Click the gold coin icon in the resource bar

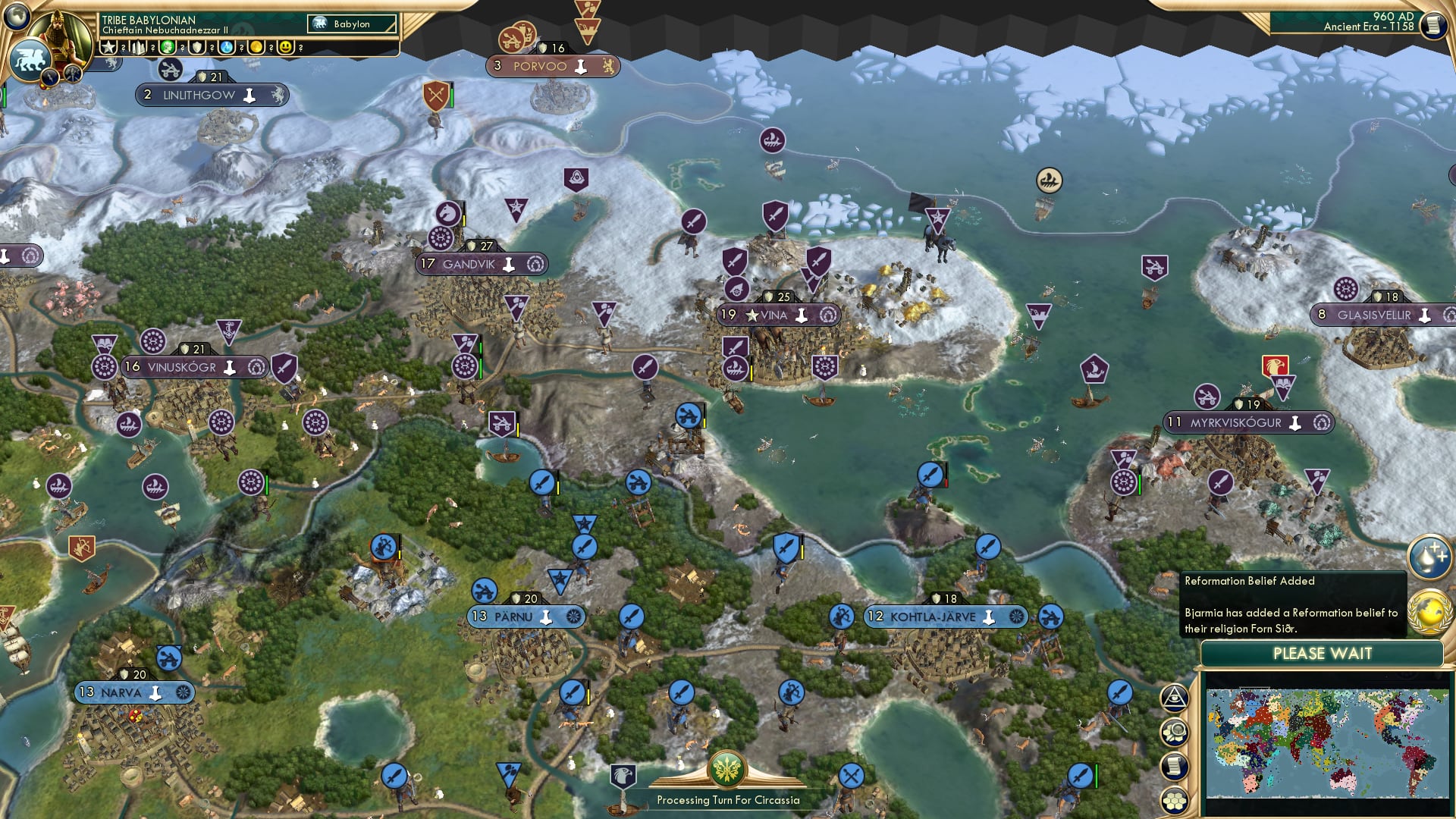256,48
